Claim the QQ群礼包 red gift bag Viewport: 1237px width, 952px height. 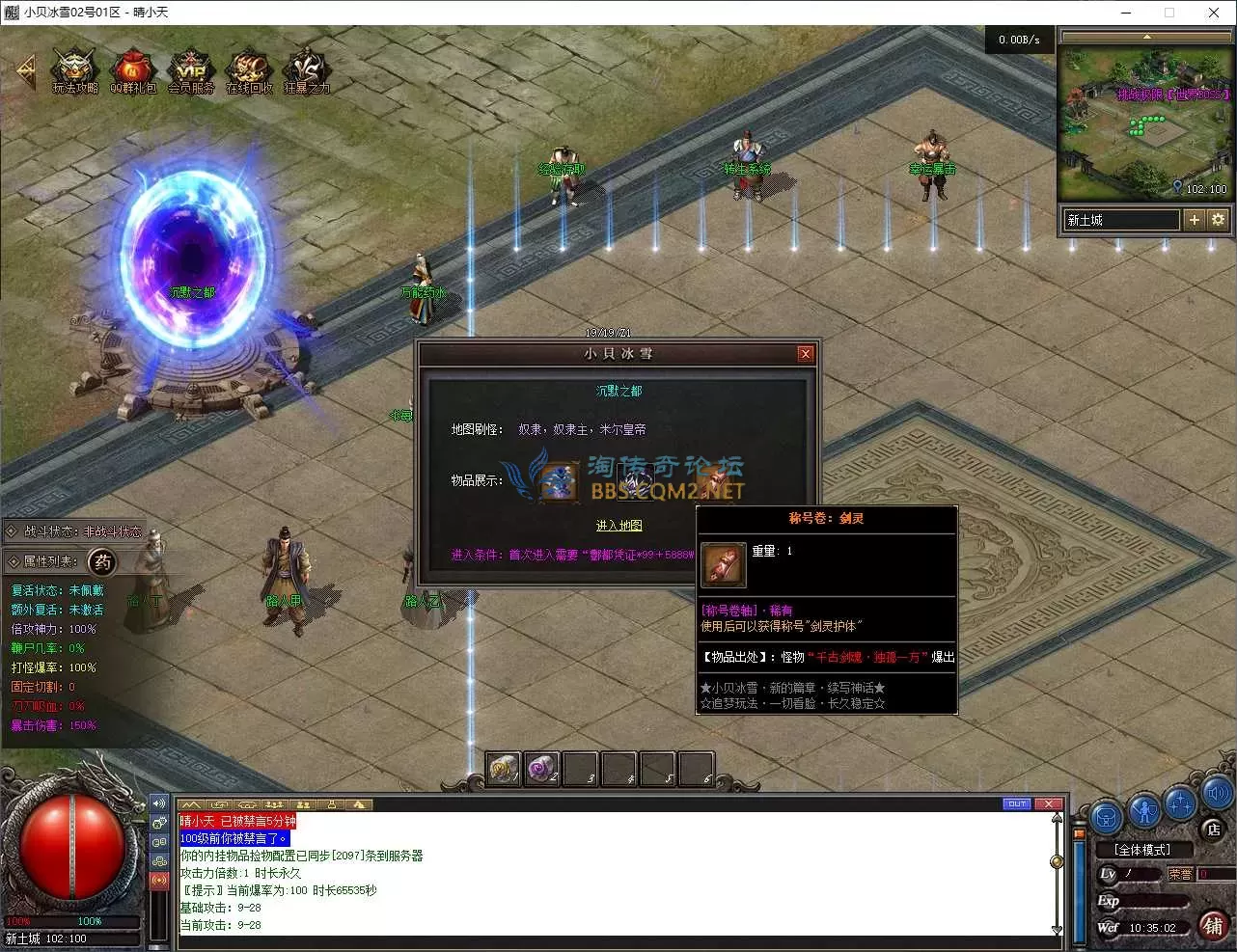tap(133, 69)
